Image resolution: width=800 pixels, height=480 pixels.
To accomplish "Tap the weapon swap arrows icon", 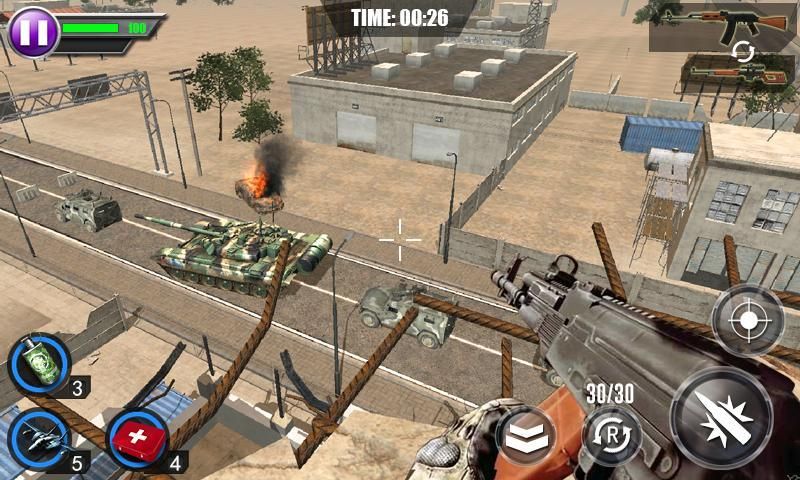I will [x=739, y=51].
